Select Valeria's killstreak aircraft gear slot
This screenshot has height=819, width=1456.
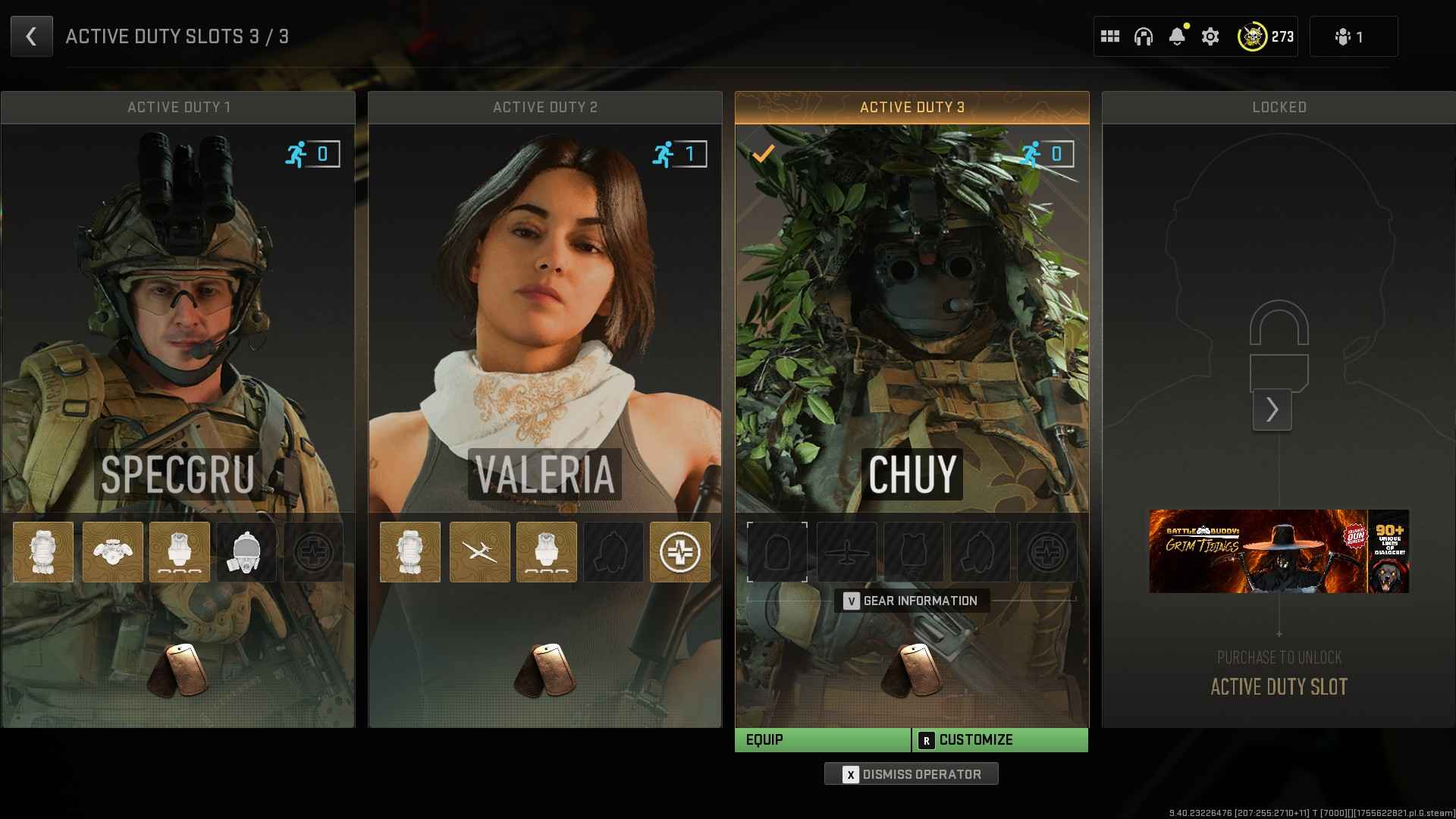[x=479, y=552]
